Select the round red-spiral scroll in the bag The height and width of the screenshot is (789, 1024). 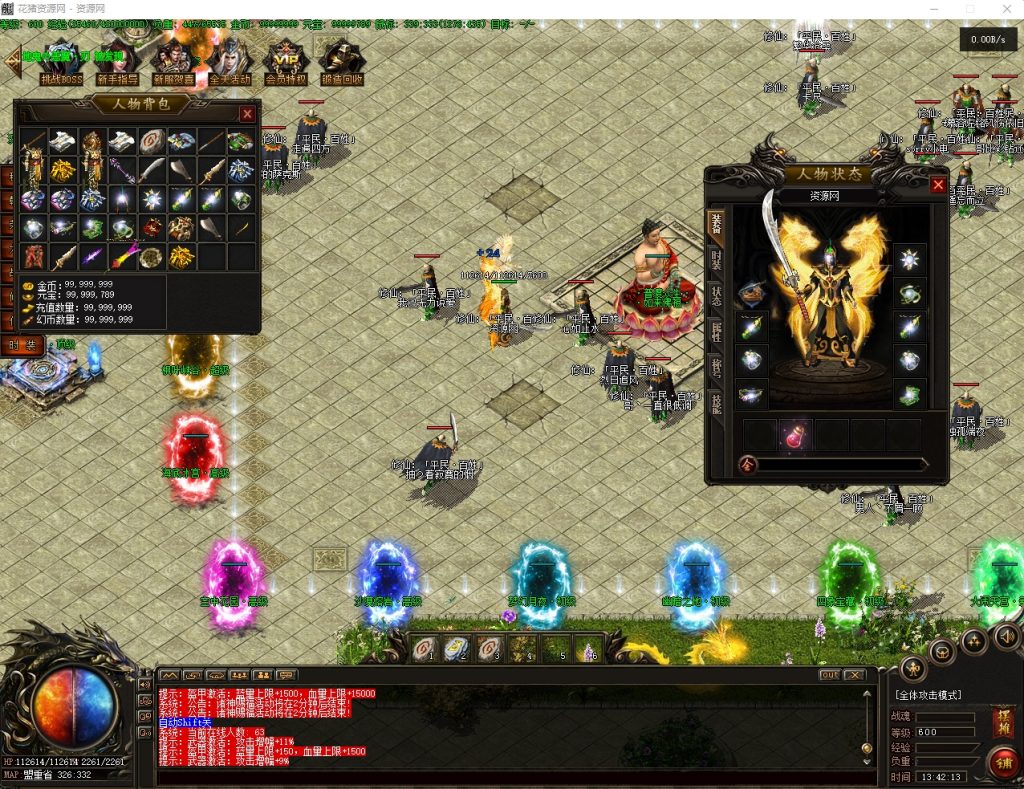(x=153, y=142)
